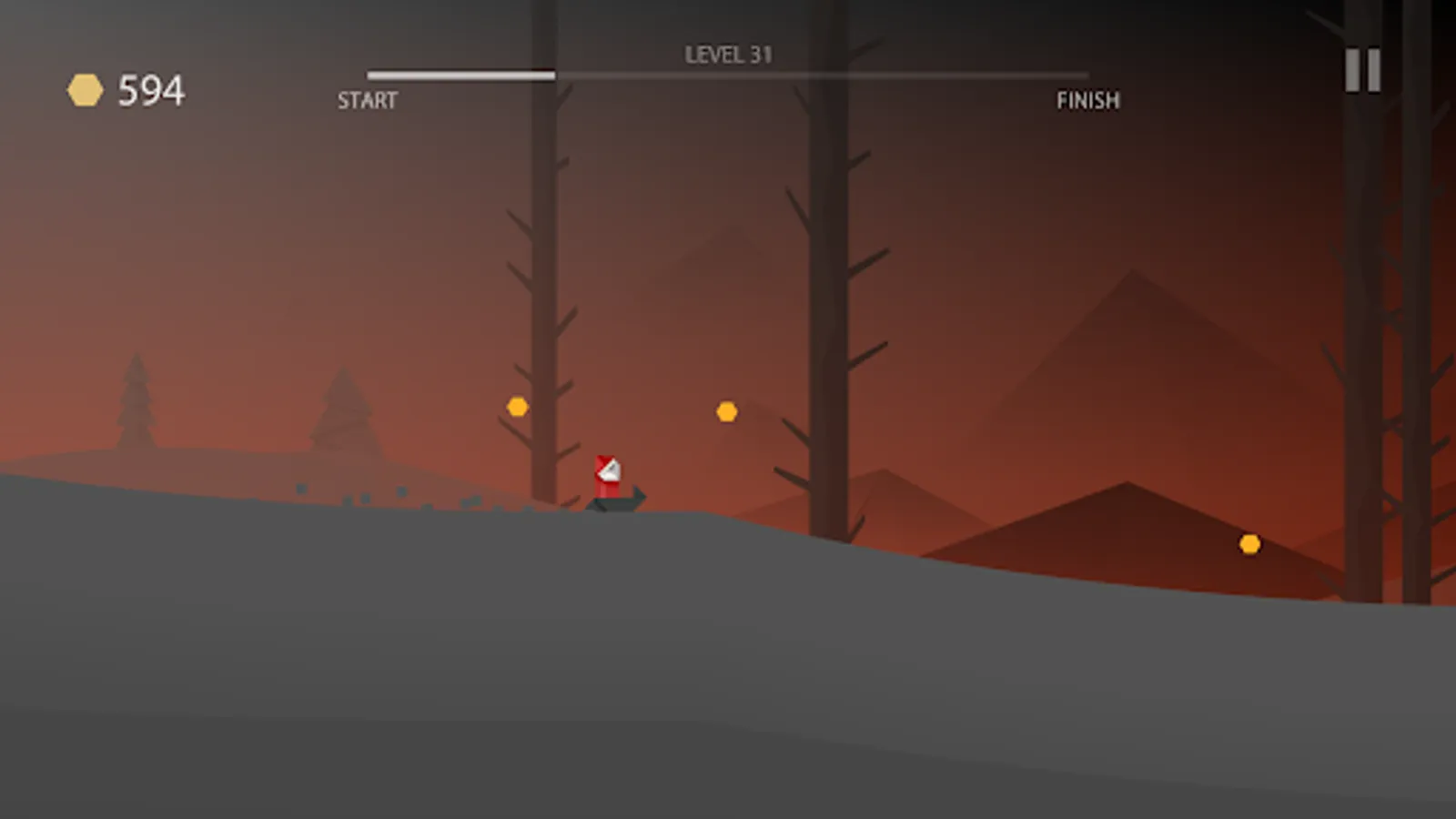The width and height of the screenshot is (1456, 819).
Task: Click the level progress bar
Action: pyautogui.click(x=728, y=73)
